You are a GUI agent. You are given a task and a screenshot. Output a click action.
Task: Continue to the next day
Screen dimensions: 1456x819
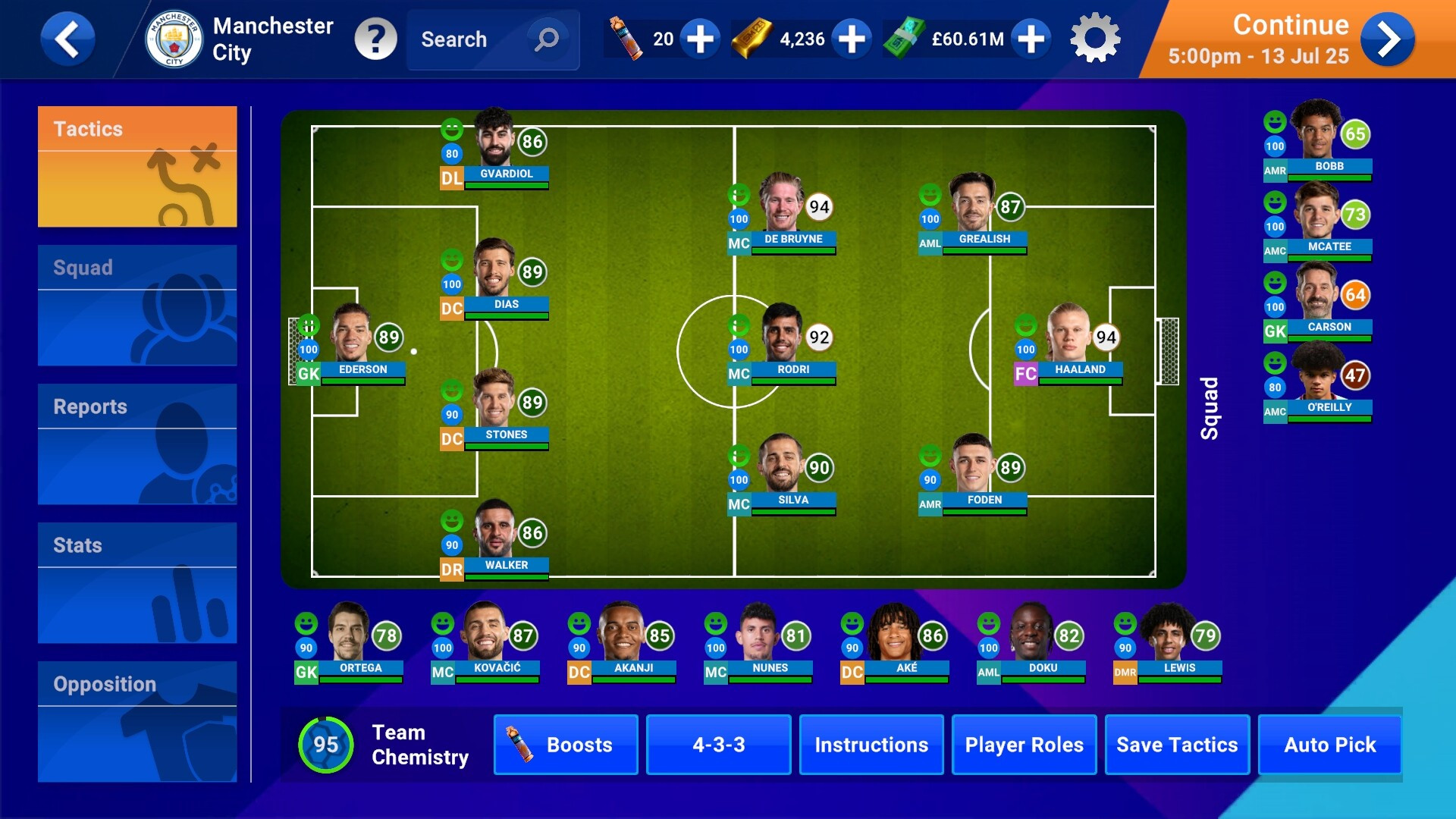tap(1387, 39)
